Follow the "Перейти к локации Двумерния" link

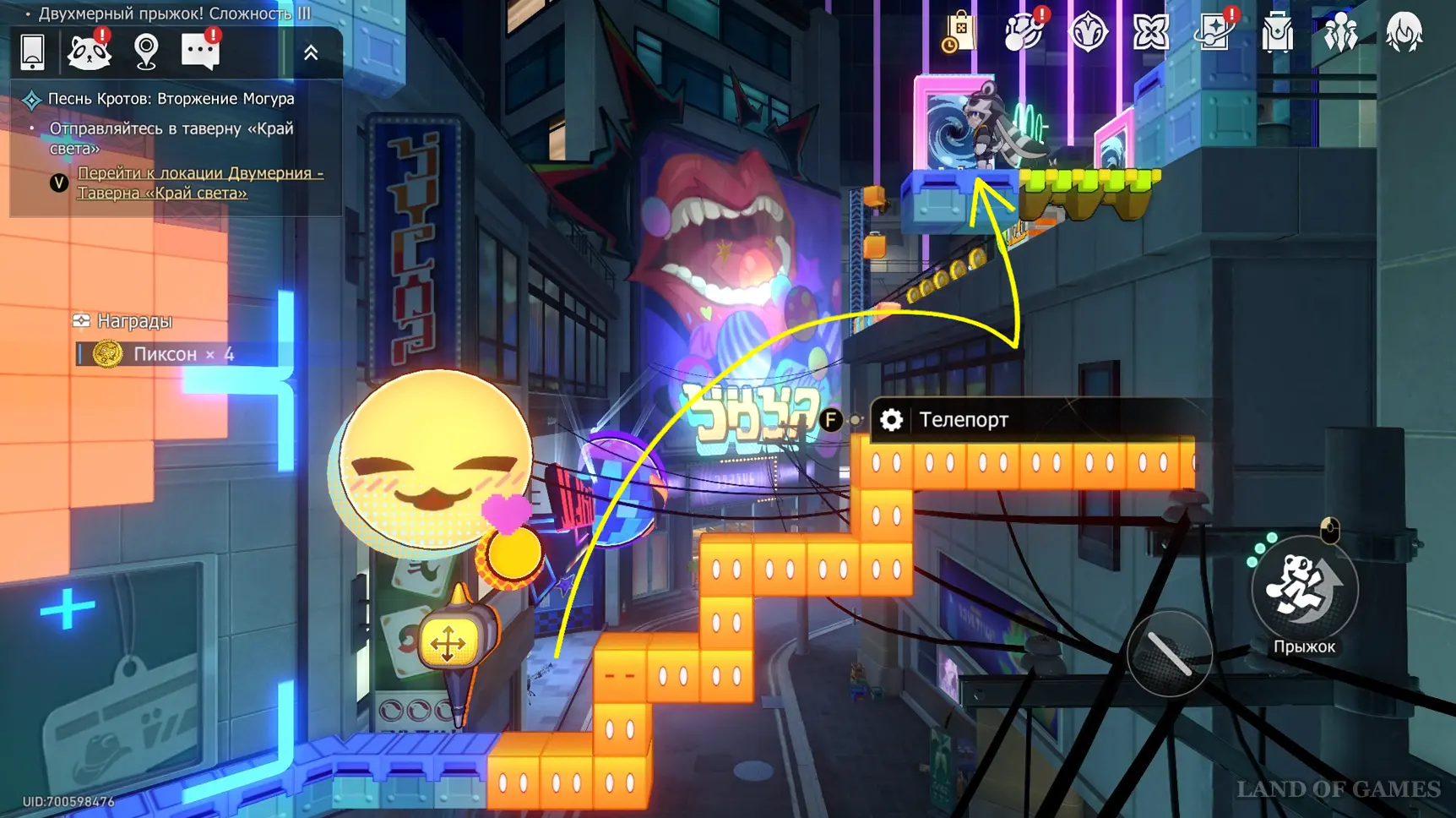pyautogui.click(x=200, y=183)
